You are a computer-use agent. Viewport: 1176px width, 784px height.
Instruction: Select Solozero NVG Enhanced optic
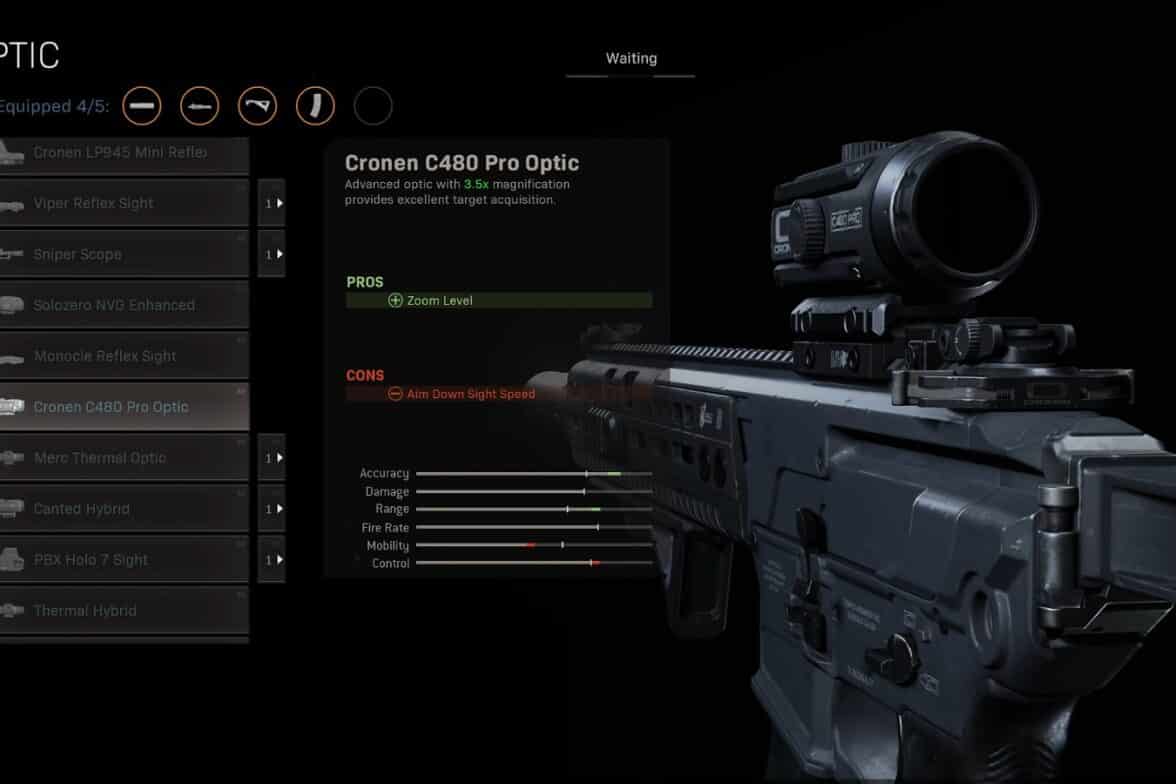(122, 305)
